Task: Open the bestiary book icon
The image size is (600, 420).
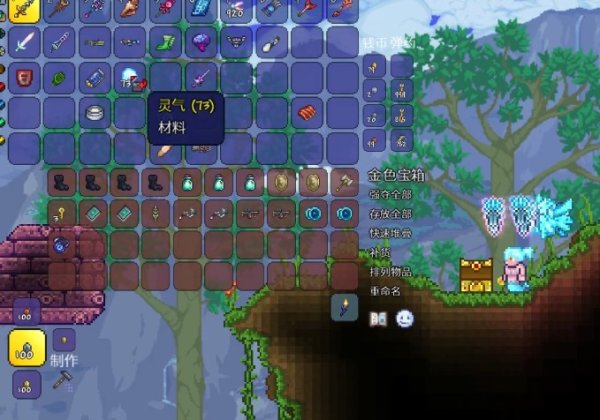Action: pos(379,319)
